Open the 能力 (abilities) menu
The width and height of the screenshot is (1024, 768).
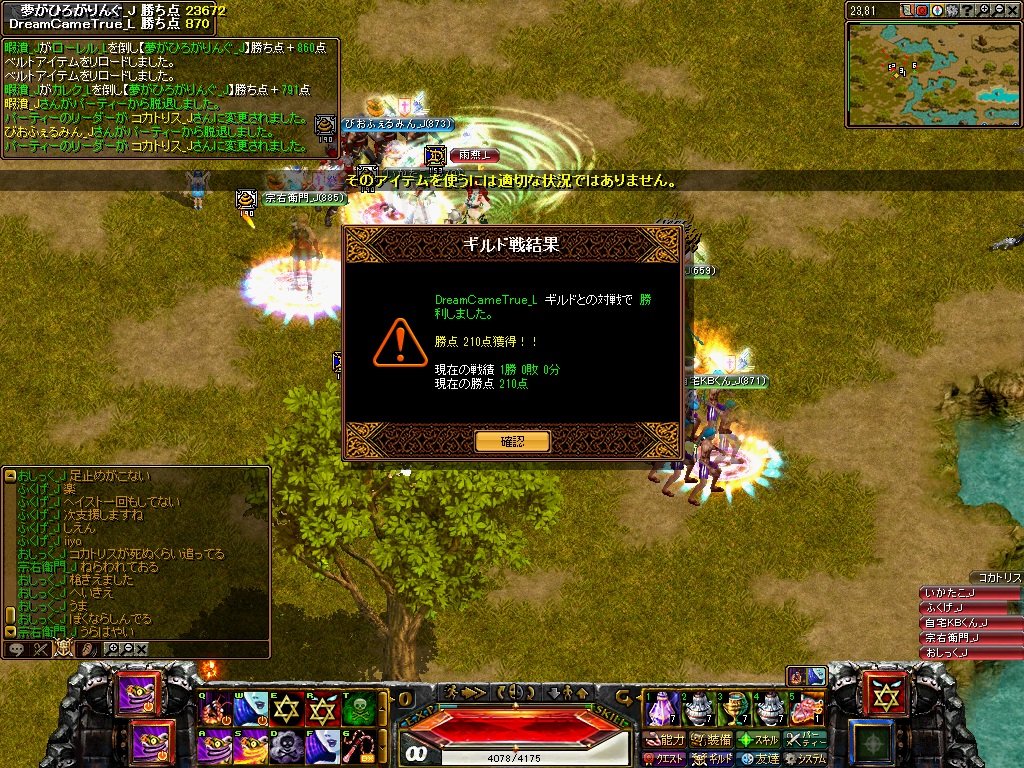664,740
